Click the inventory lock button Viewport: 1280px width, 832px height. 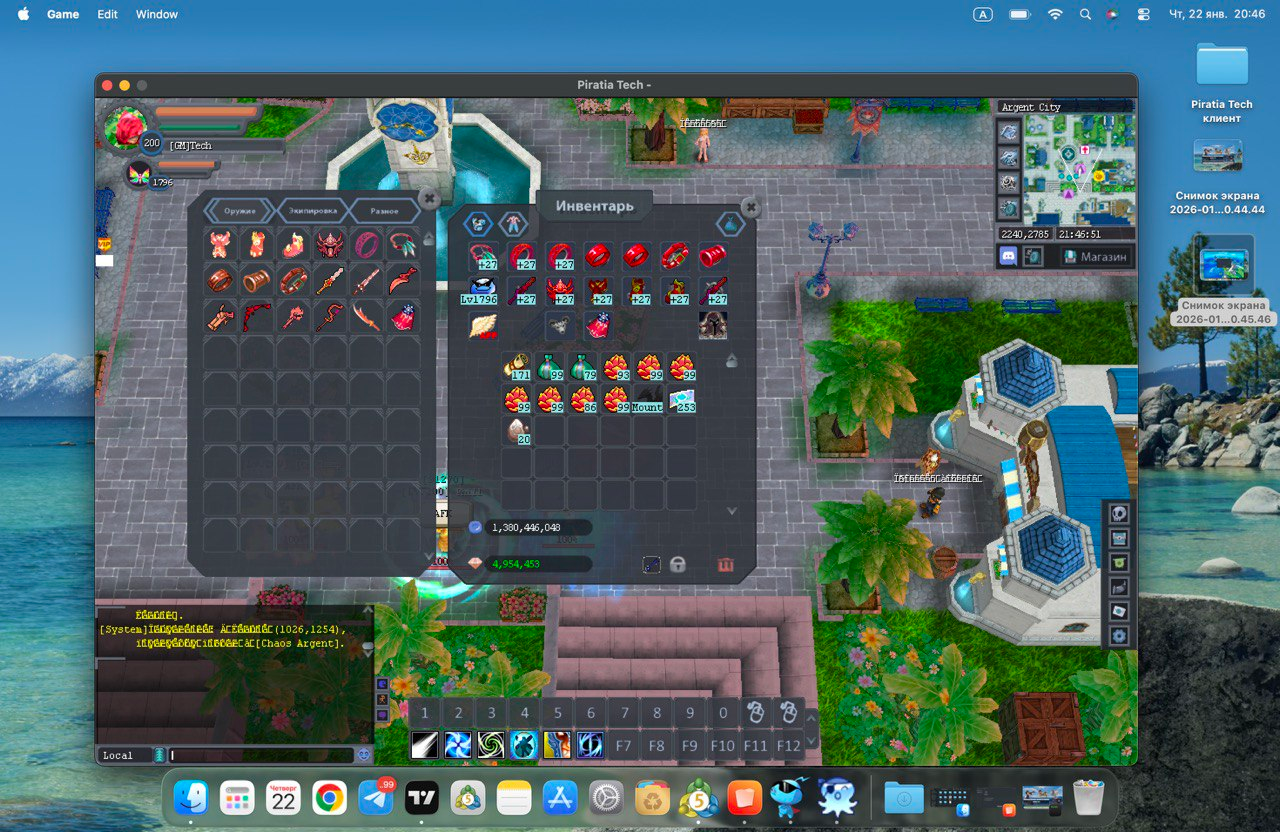pos(678,564)
